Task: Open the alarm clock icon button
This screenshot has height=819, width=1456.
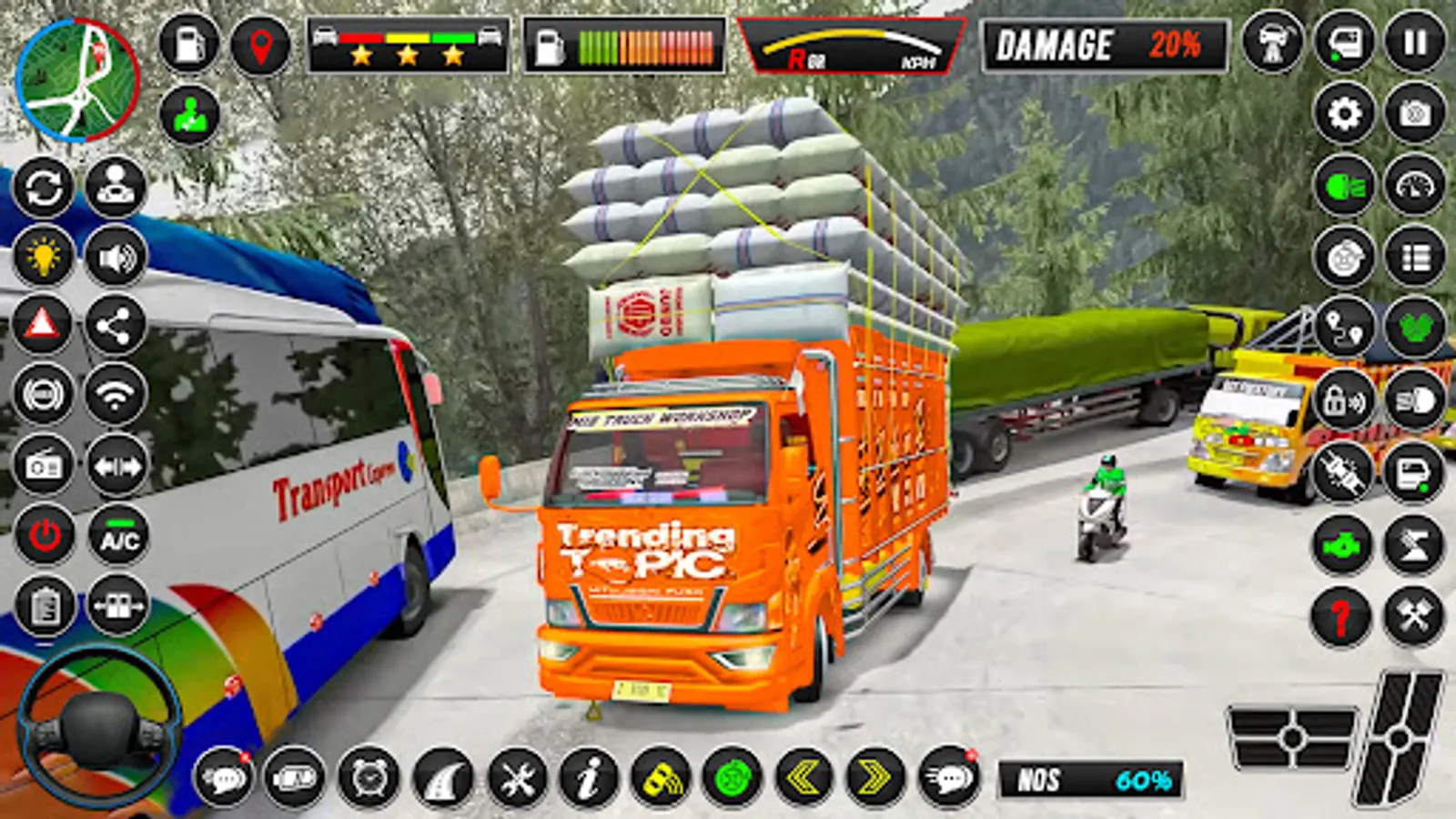Action: (x=369, y=779)
